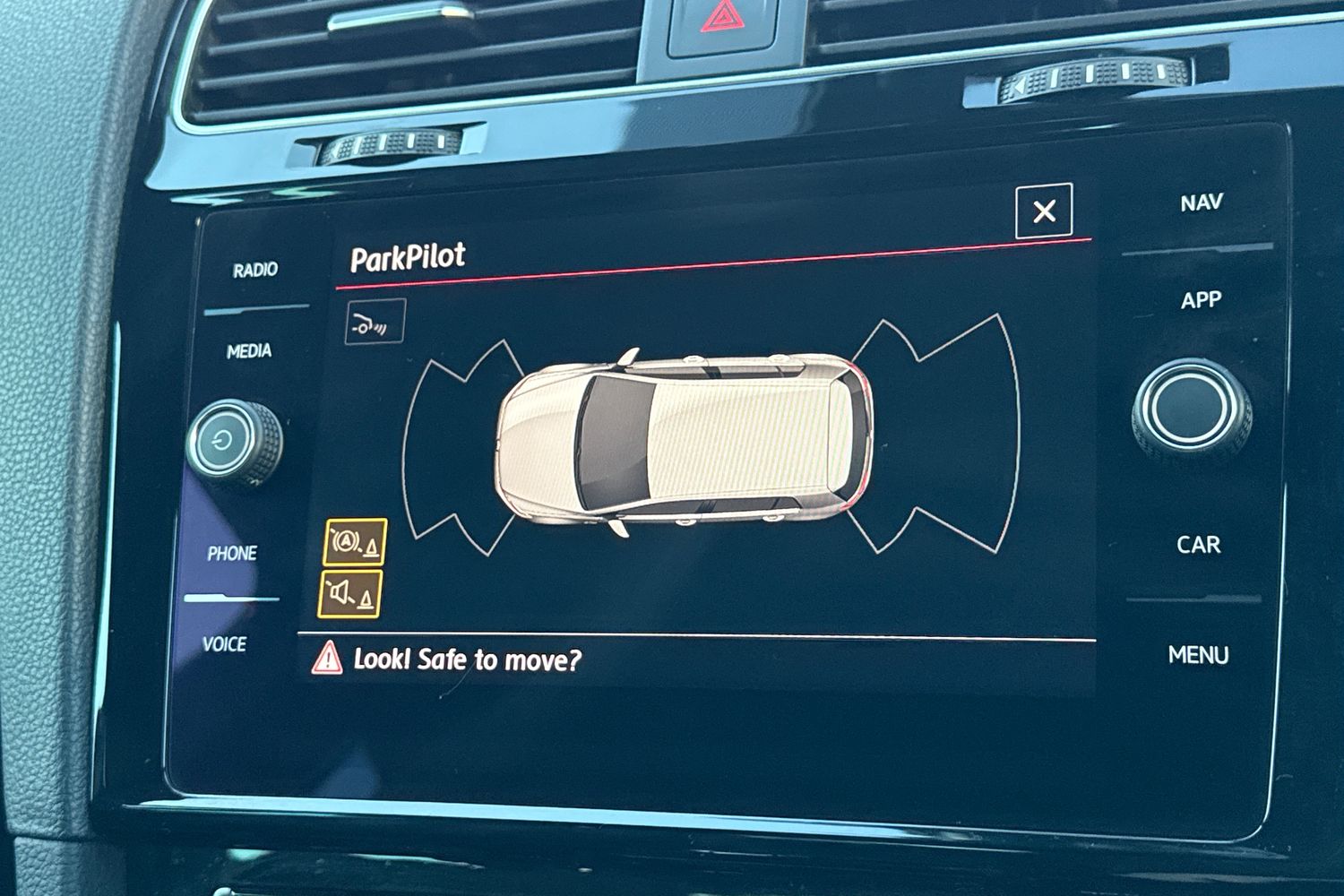Mute the ParkPilot warning sound

click(x=350, y=594)
